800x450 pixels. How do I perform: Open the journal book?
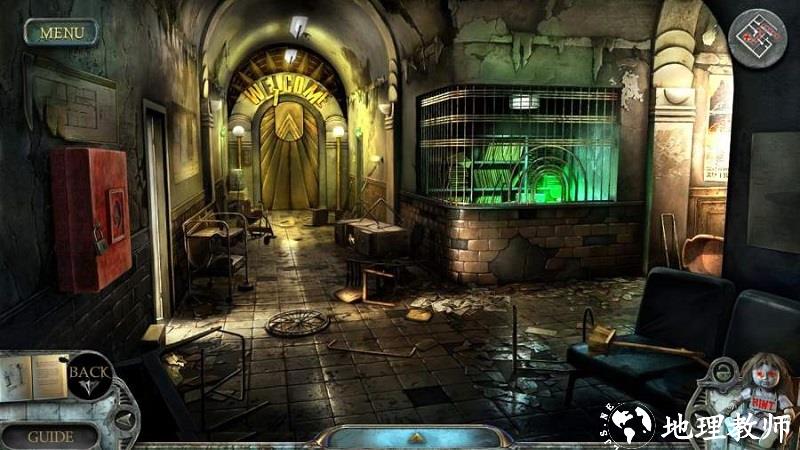point(33,377)
